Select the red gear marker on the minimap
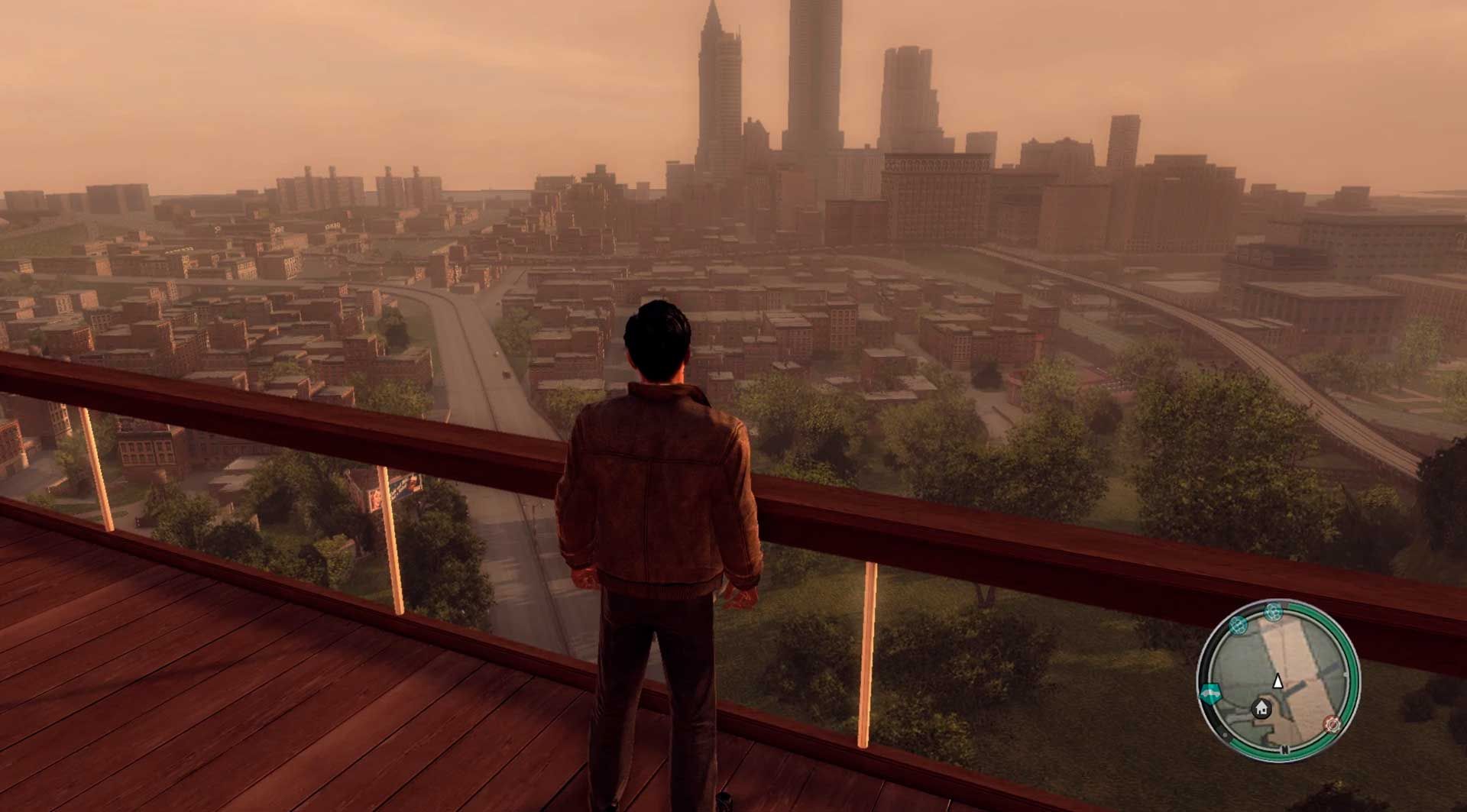 click(x=1332, y=724)
